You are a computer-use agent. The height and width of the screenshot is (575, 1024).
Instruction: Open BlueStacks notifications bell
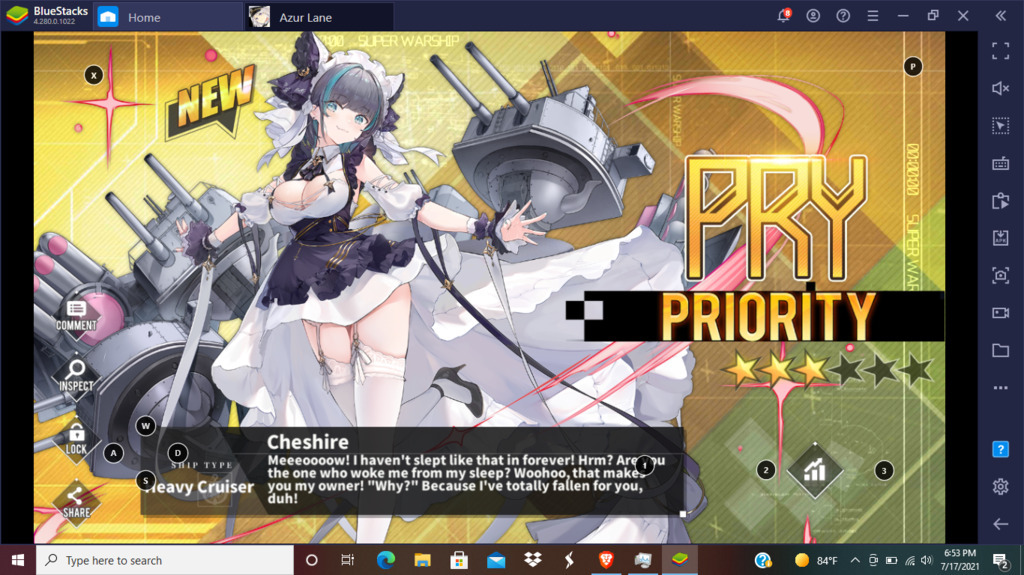tap(784, 16)
